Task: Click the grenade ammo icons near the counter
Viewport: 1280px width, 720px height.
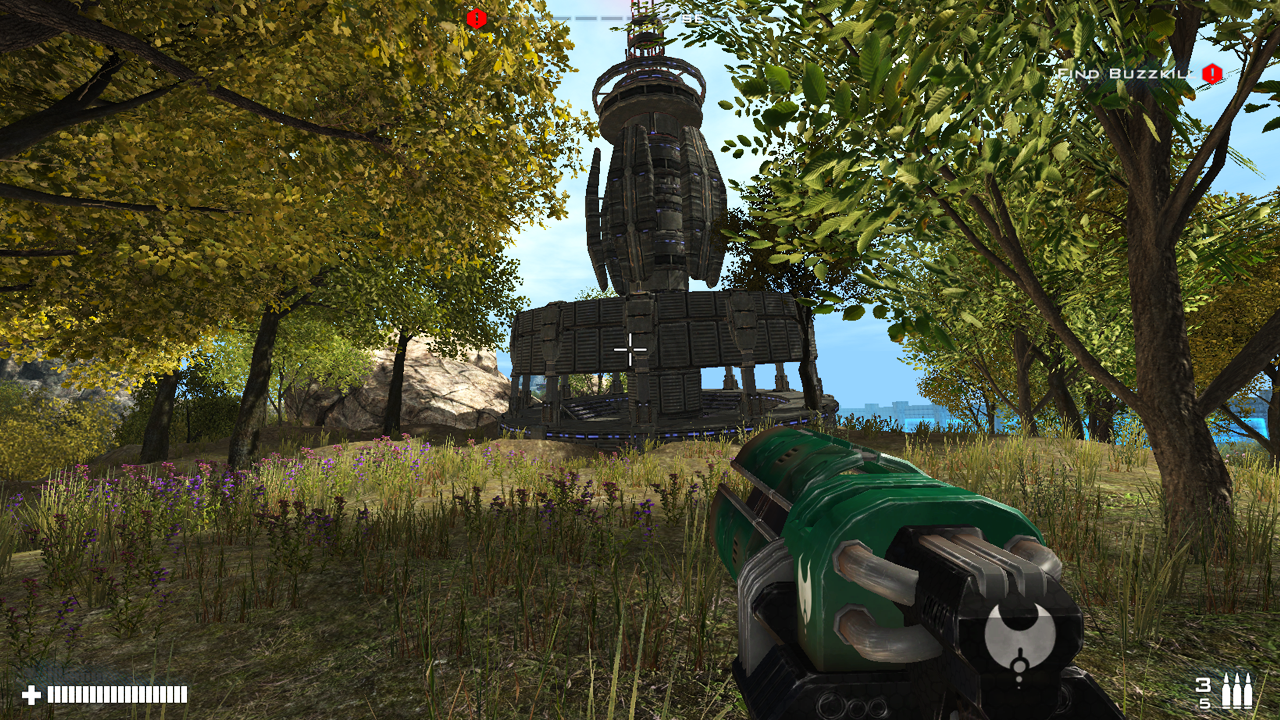Action: [1237, 690]
